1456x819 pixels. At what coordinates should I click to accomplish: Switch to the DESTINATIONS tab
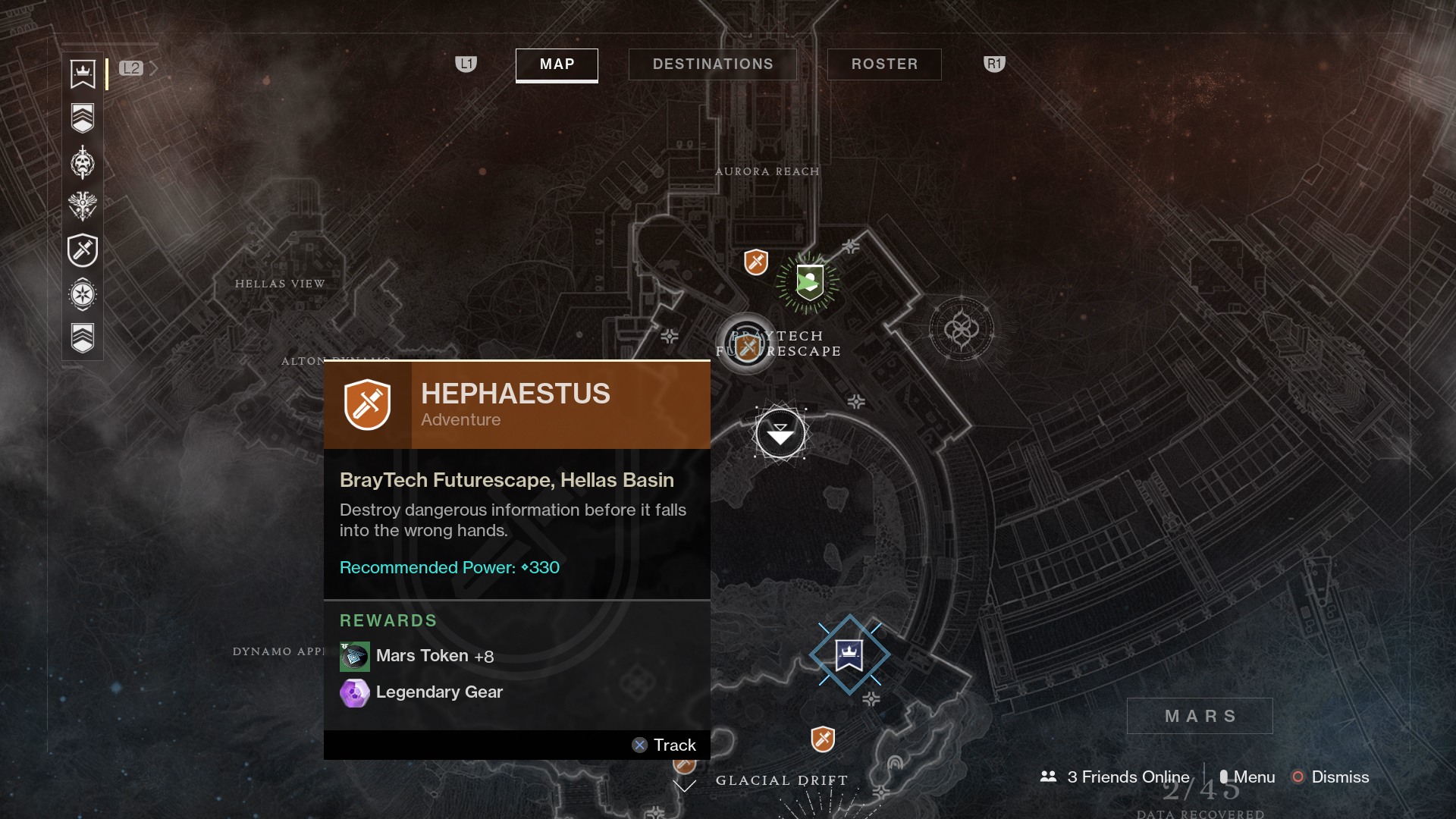[x=712, y=64]
